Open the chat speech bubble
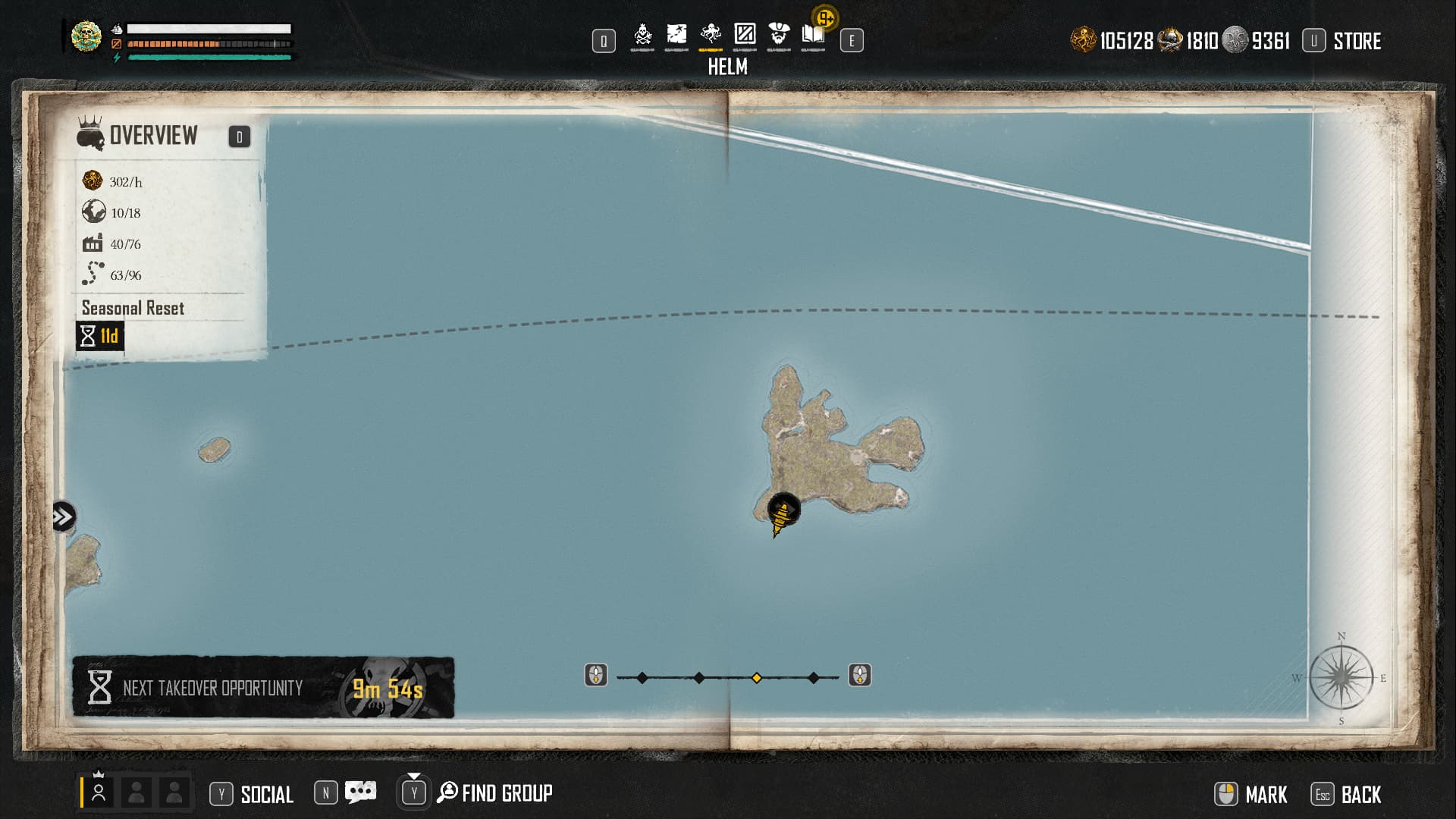Viewport: 1456px width, 819px height. 360,792
